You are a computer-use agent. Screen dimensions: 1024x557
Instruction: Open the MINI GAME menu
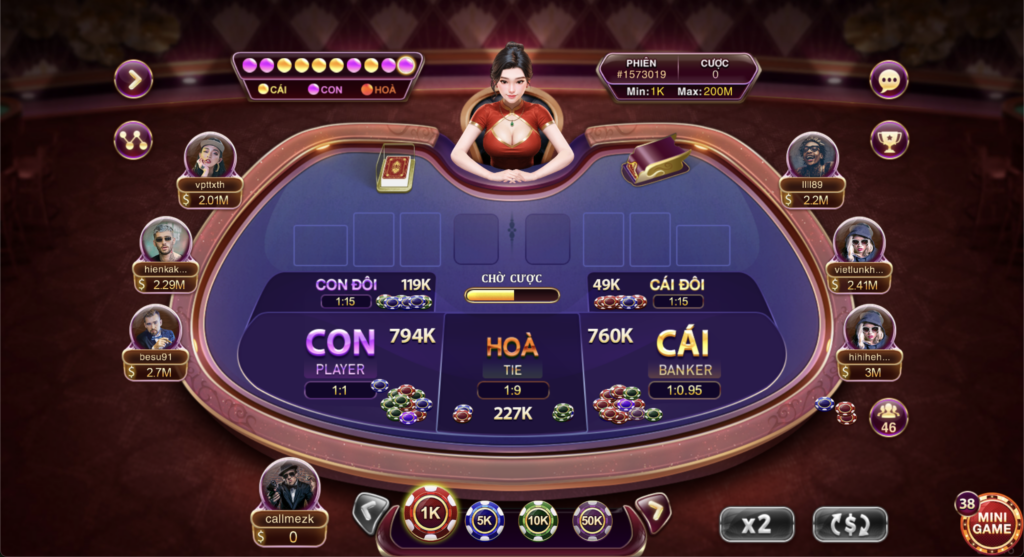tap(992, 521)
